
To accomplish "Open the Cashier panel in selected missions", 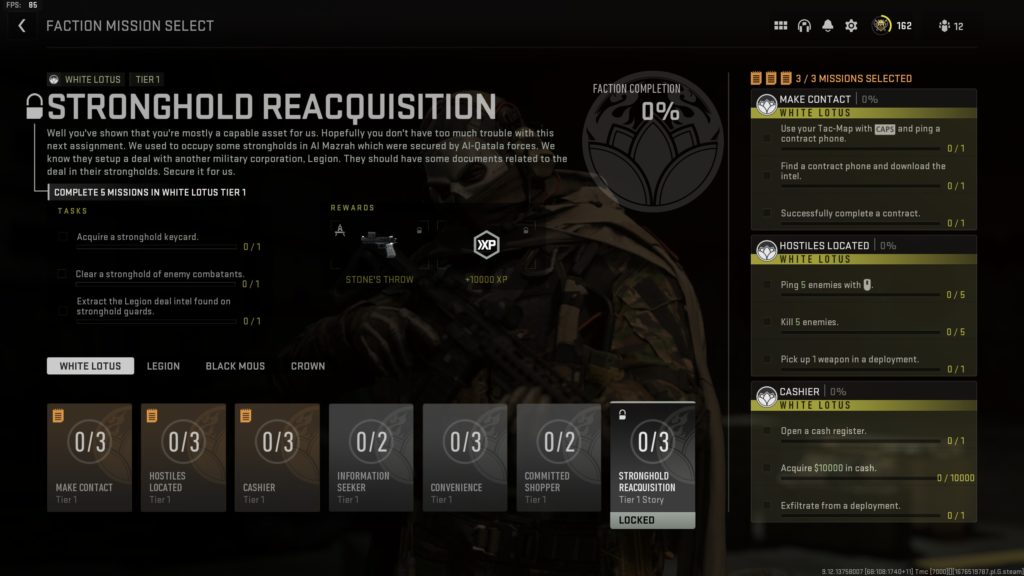I will coord(863,391).
